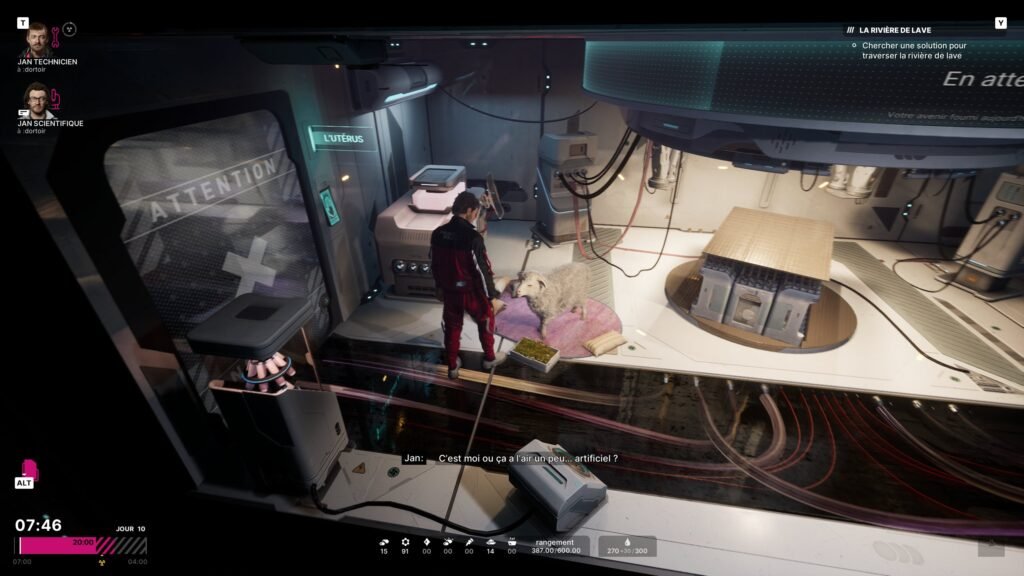Image resolution: width=1024 pixels, height=576 pixels.
Task: Select the Jan Scientifique portrait
Action: [37, 101]
